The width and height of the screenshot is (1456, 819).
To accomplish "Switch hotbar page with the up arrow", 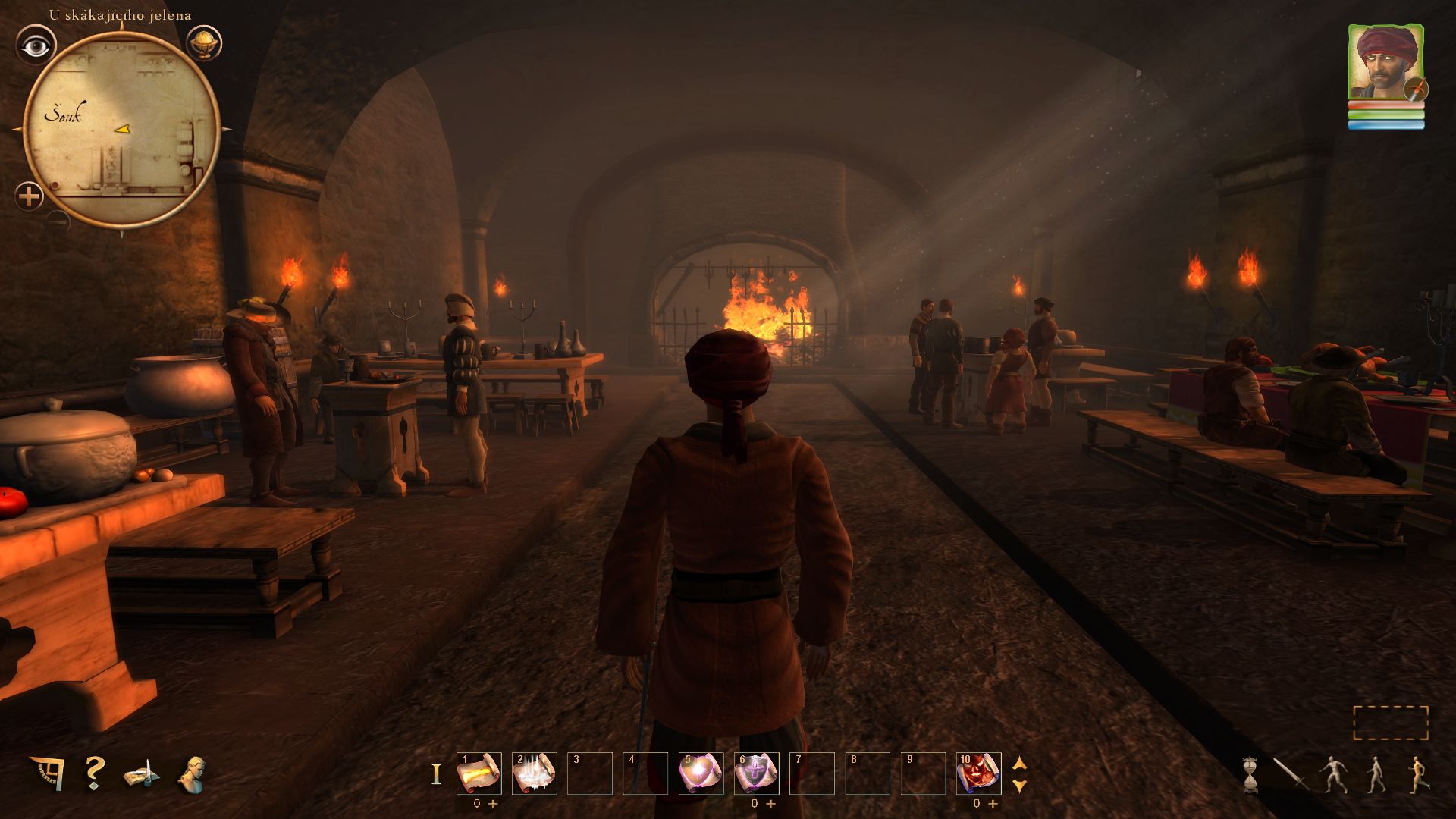I will tap(1020, 764).
